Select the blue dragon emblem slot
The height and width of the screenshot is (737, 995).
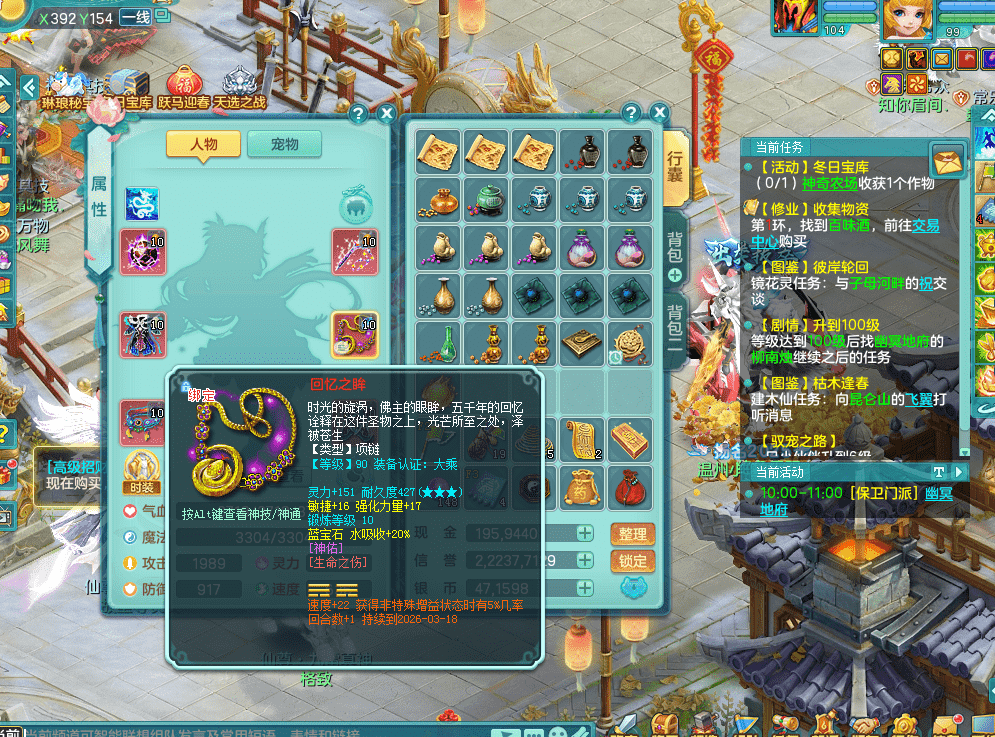coord(142,204)
